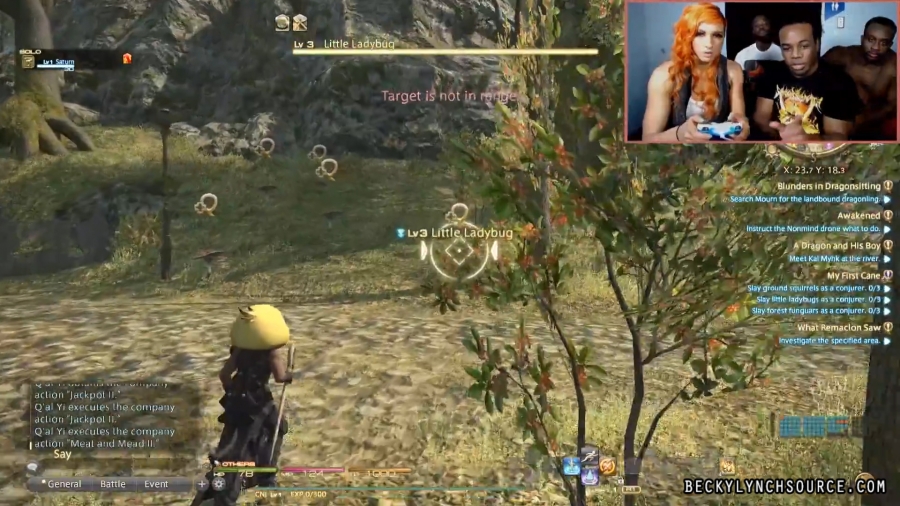
Task: Open A Dragon and His Boy quest
Action: pos(836,245)
